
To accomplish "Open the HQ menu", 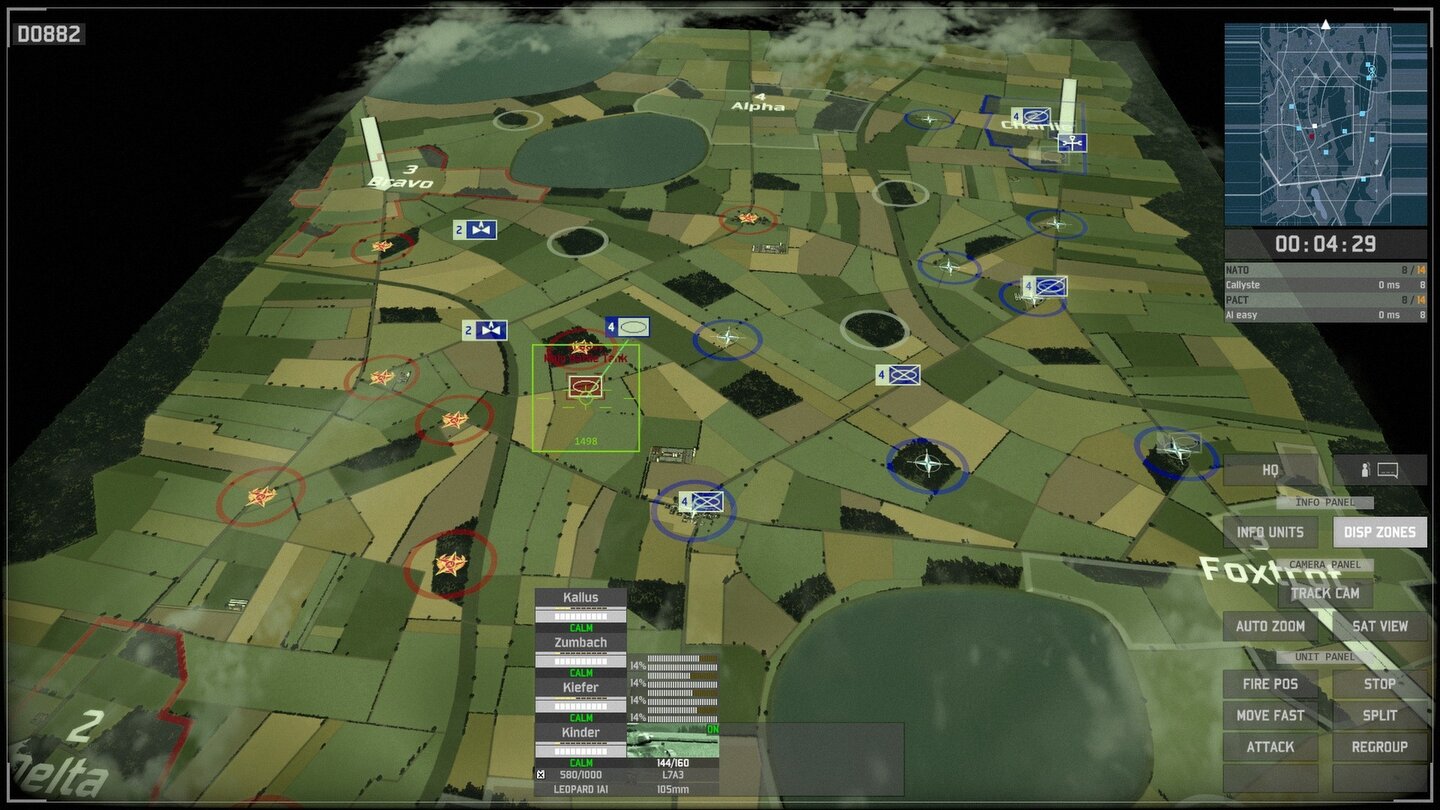I will click(1271, 470).
